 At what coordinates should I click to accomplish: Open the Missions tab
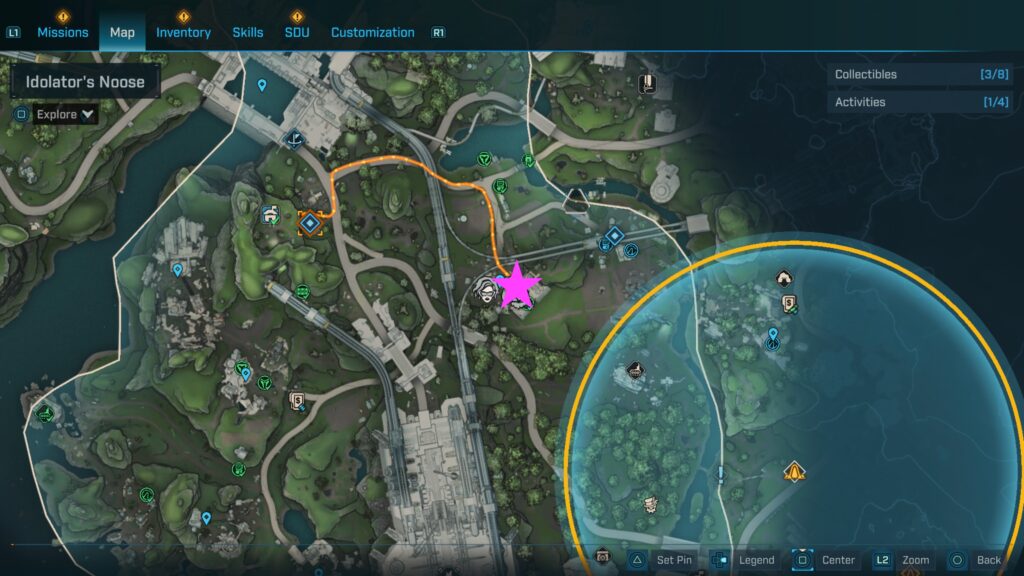tap(63, 32)
